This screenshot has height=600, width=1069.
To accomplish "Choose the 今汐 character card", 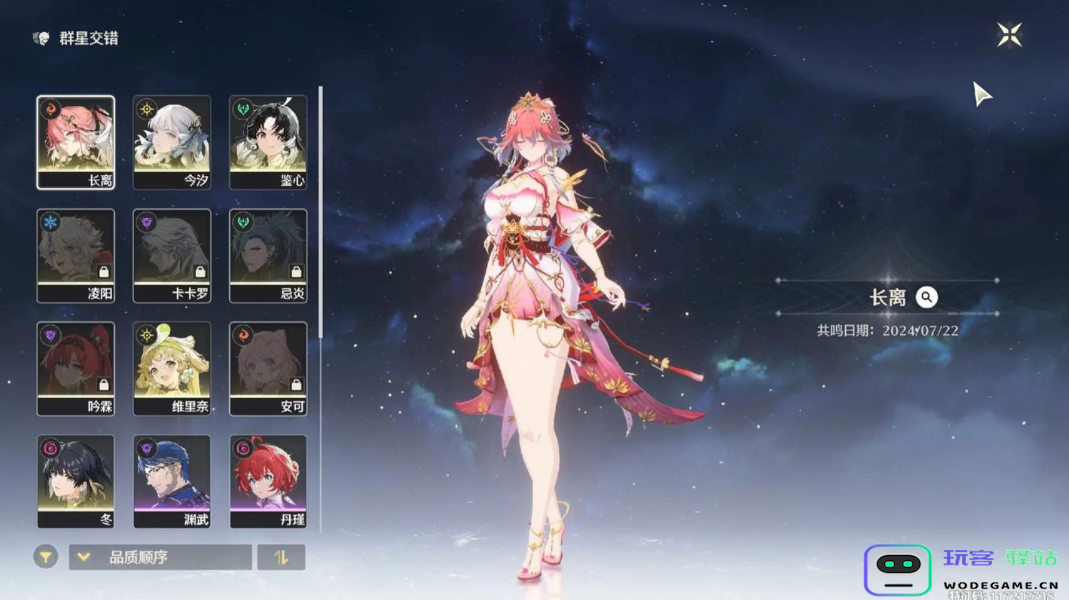I will (x=172, y=142).
